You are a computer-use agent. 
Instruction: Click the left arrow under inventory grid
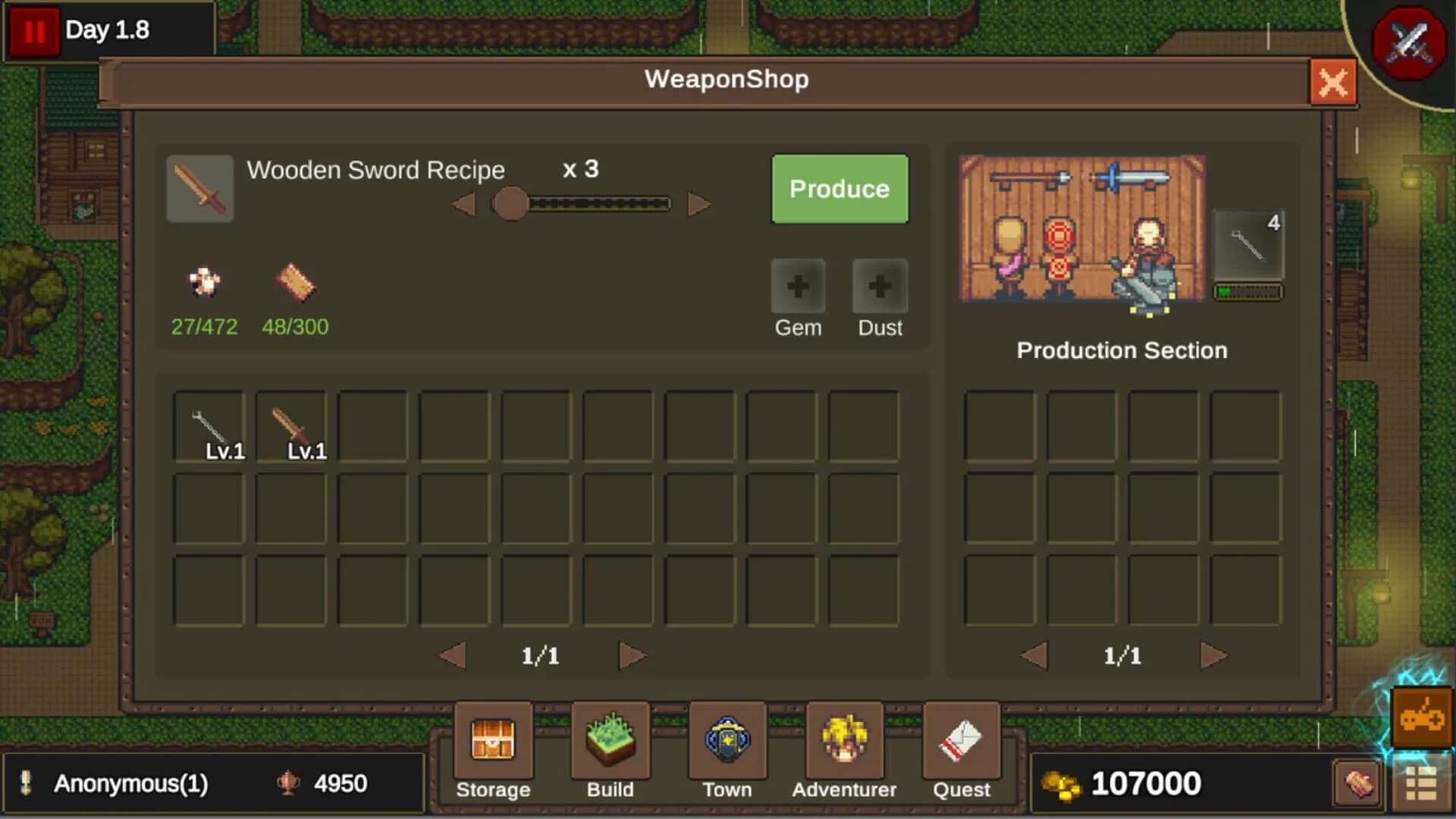452,655
